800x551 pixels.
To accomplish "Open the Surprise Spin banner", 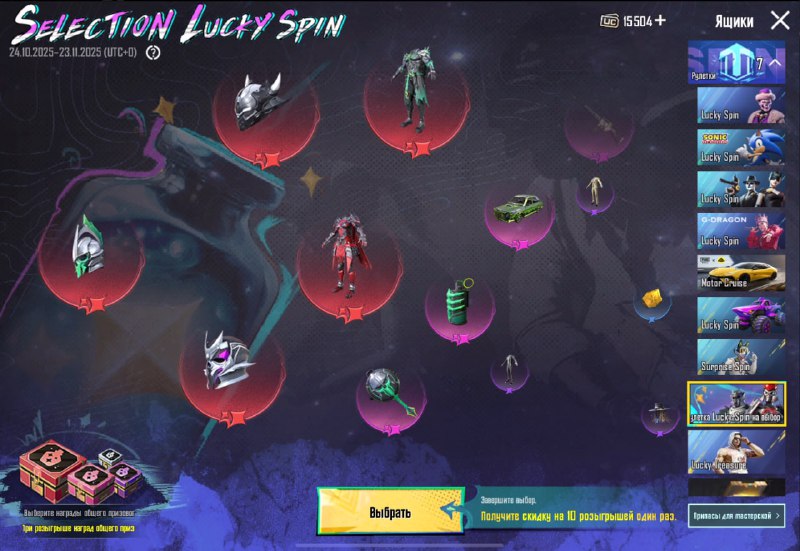I will coord(742,356).
